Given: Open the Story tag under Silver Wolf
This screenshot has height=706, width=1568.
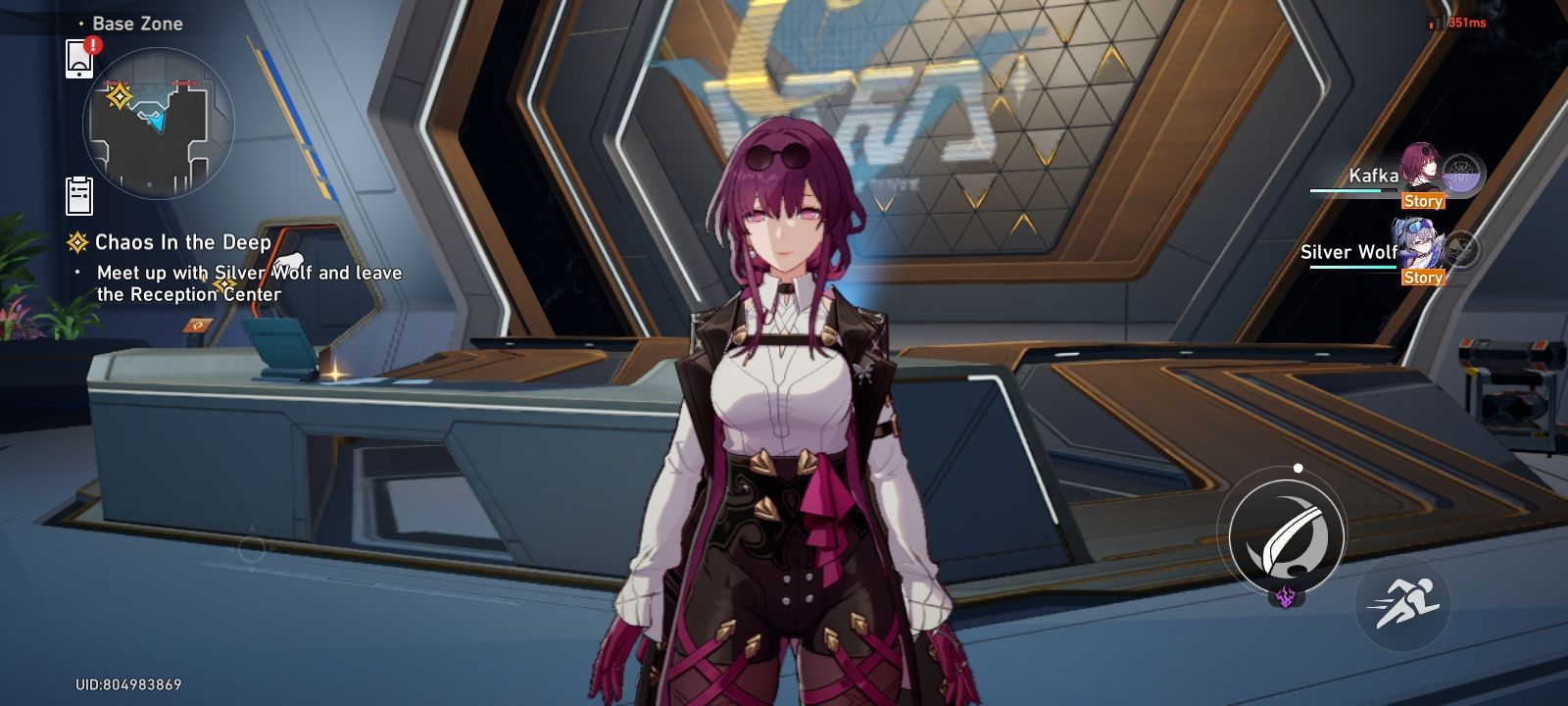Looking at the screenshot, I should pyautogui.click(x=1424, y=277).
